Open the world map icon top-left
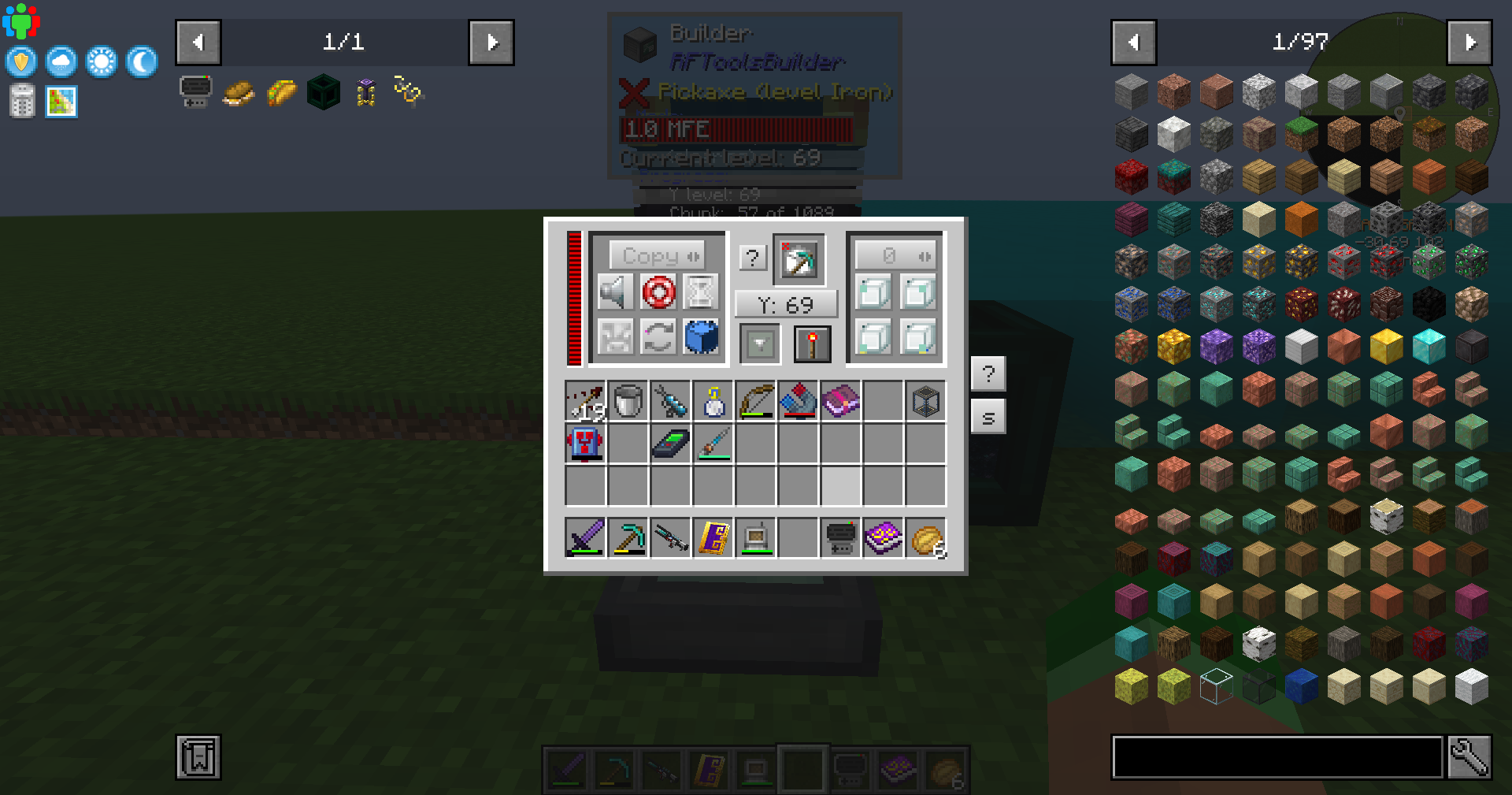The width and height of the screenshot is (1512, 795). pyautogui.click(x=61, y=101)
